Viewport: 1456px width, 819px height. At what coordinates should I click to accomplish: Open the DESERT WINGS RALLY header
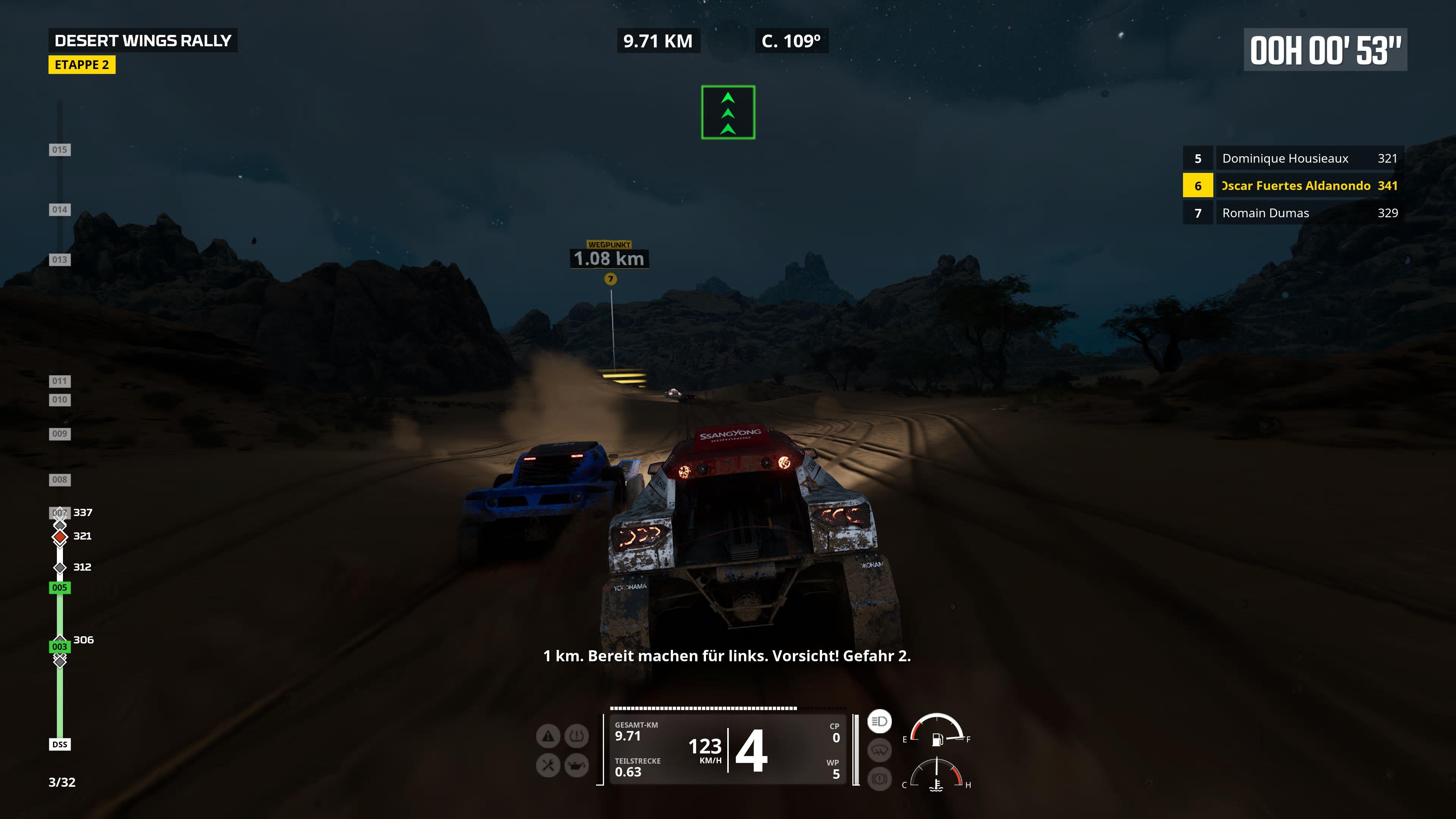(x=143, y=41)
